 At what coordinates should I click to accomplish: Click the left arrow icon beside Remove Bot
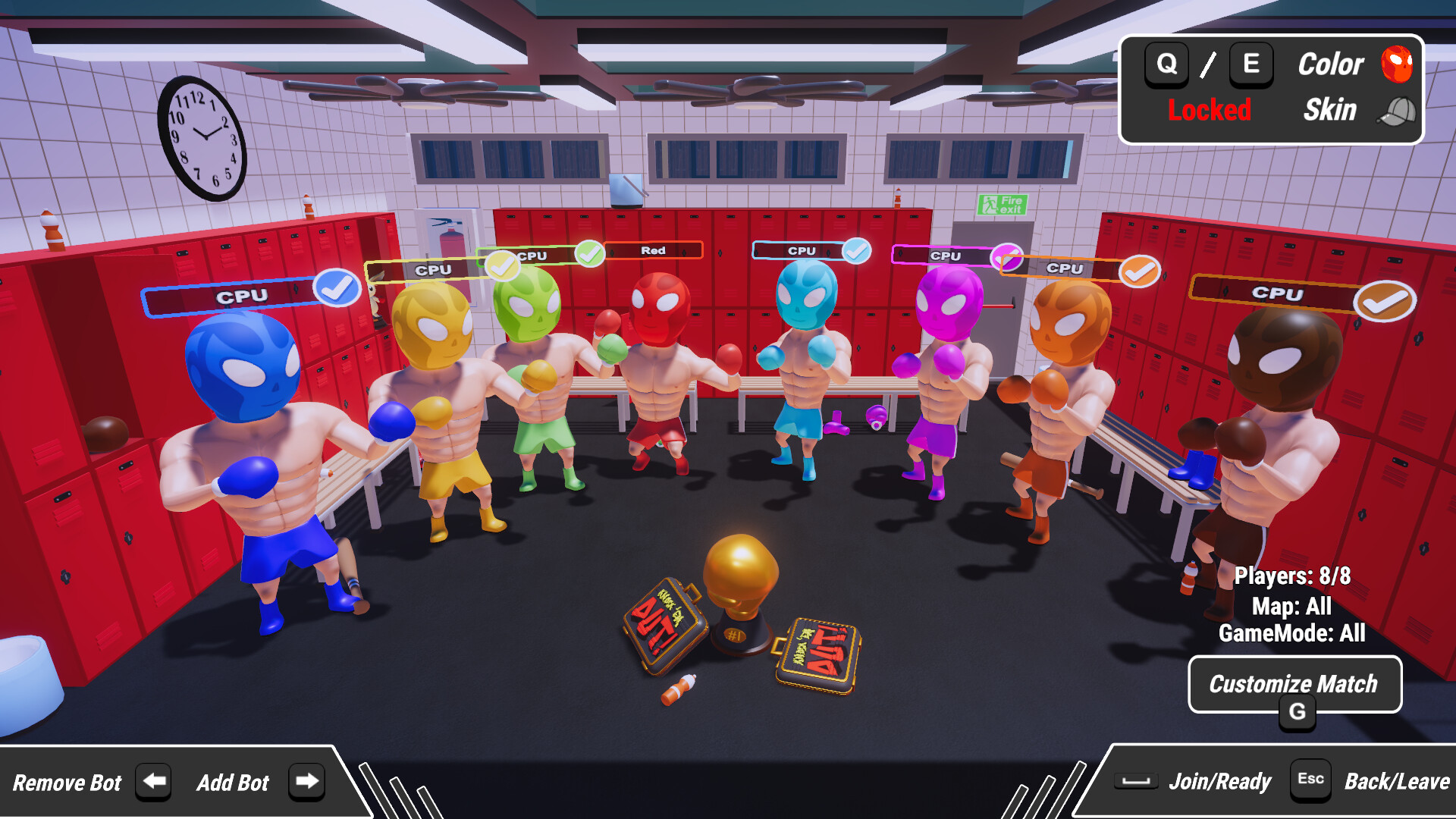(153, 782)
